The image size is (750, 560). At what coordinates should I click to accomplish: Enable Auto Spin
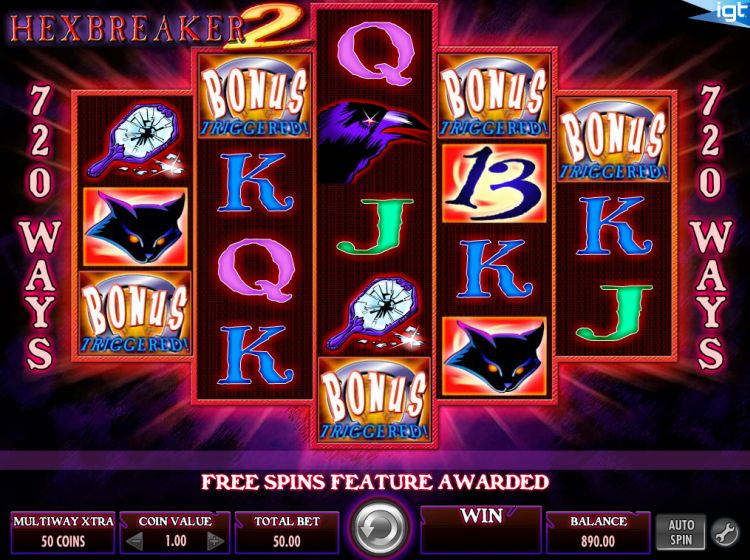click(x=680, y=530)
